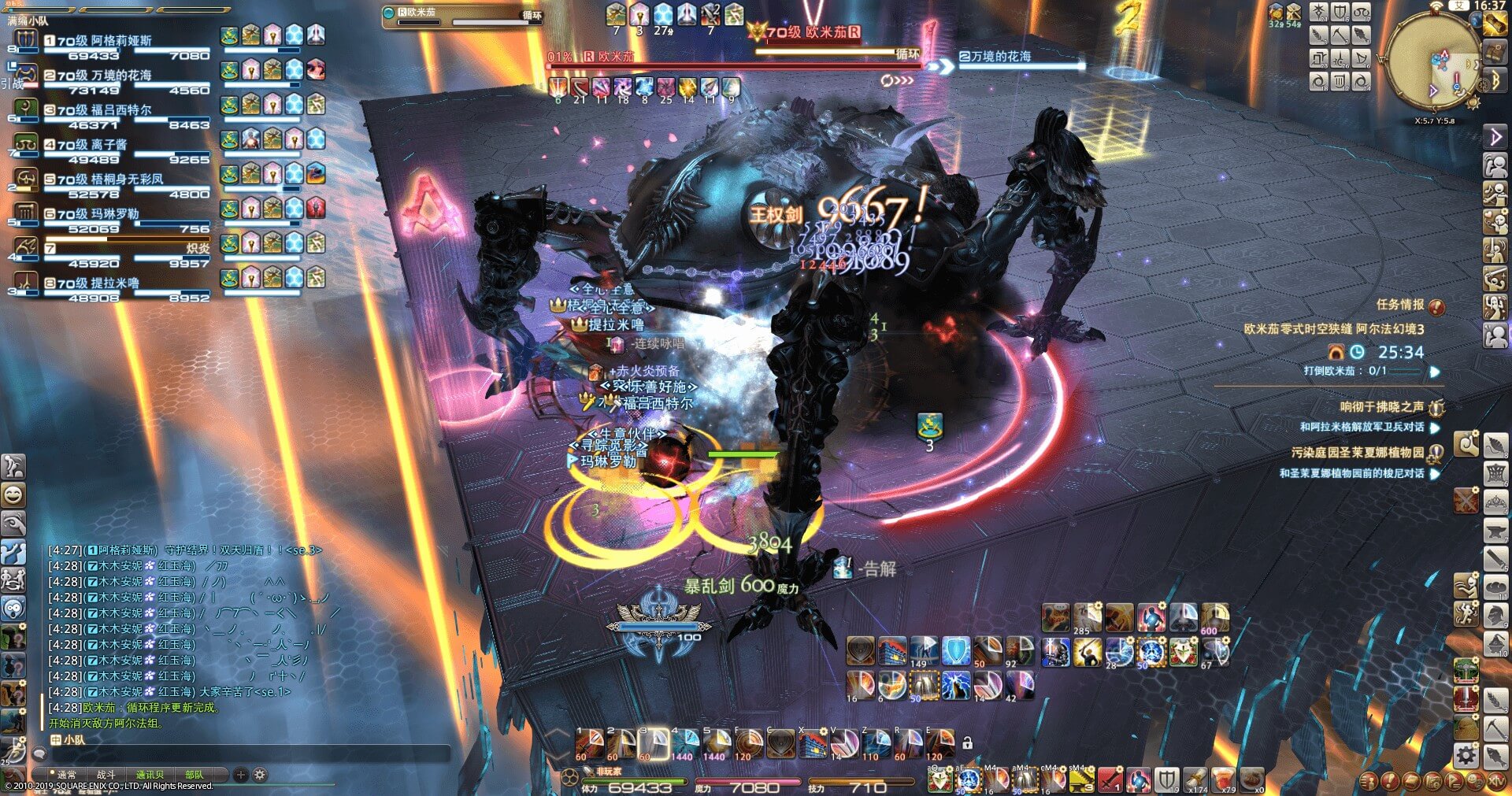Use the rose shield ability icon
1512x796 pixels.
pos(1183,653)
